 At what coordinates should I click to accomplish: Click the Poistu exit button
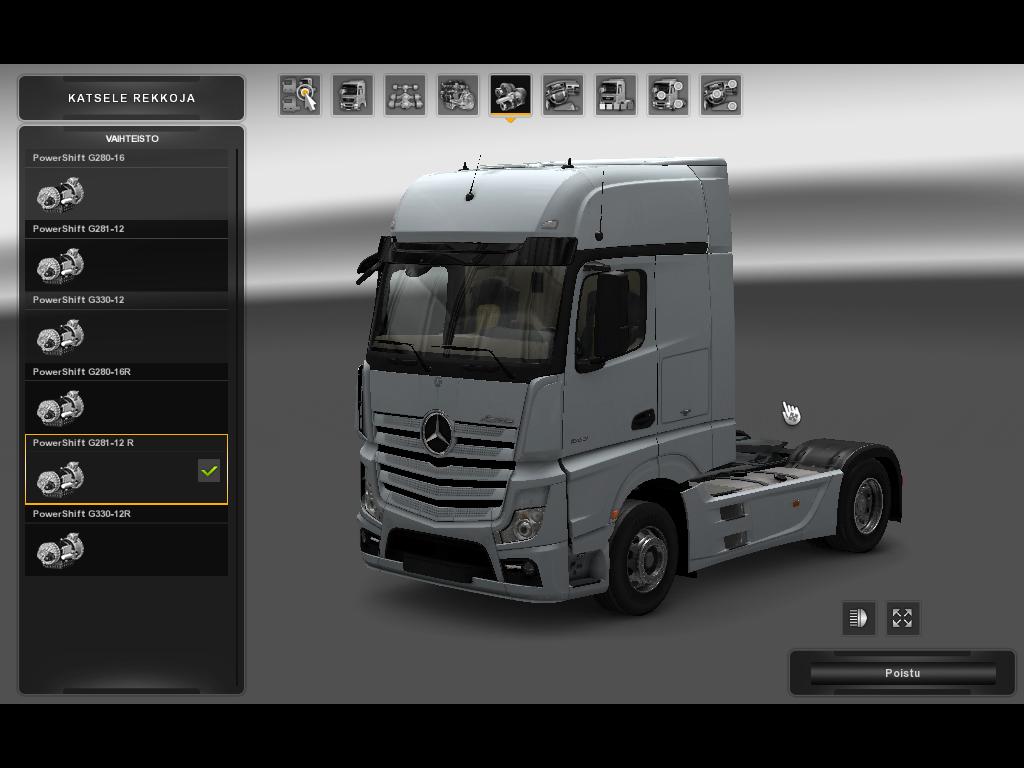coord(902,673)
